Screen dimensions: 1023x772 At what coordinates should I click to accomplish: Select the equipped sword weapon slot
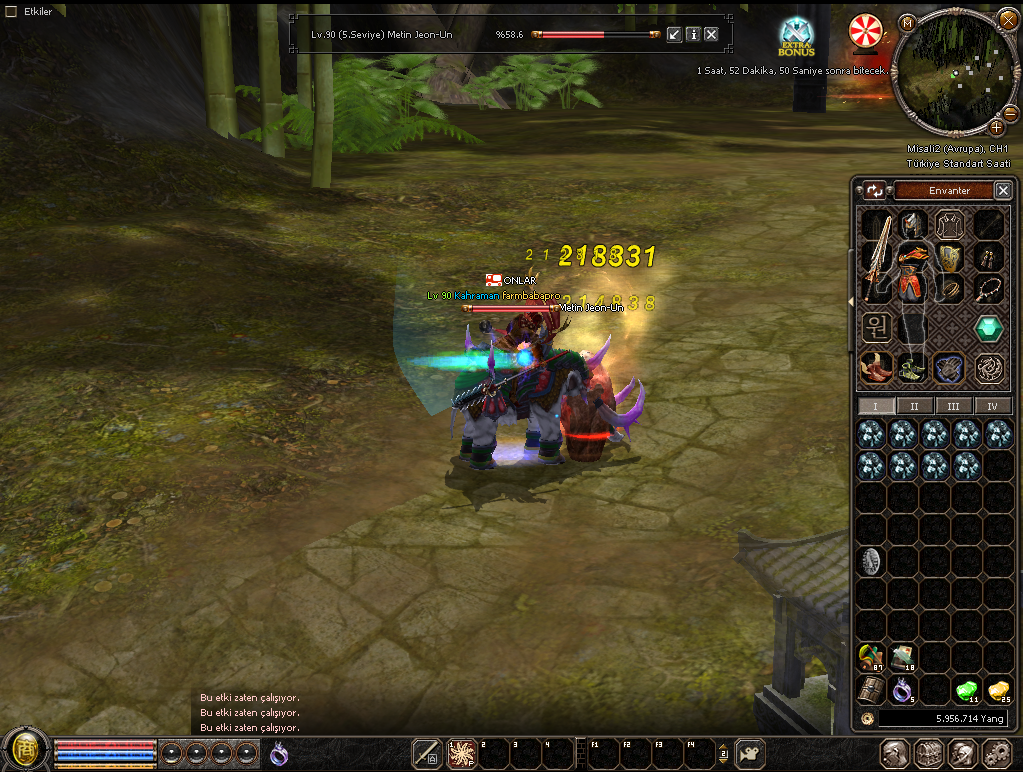click(876, 257)
